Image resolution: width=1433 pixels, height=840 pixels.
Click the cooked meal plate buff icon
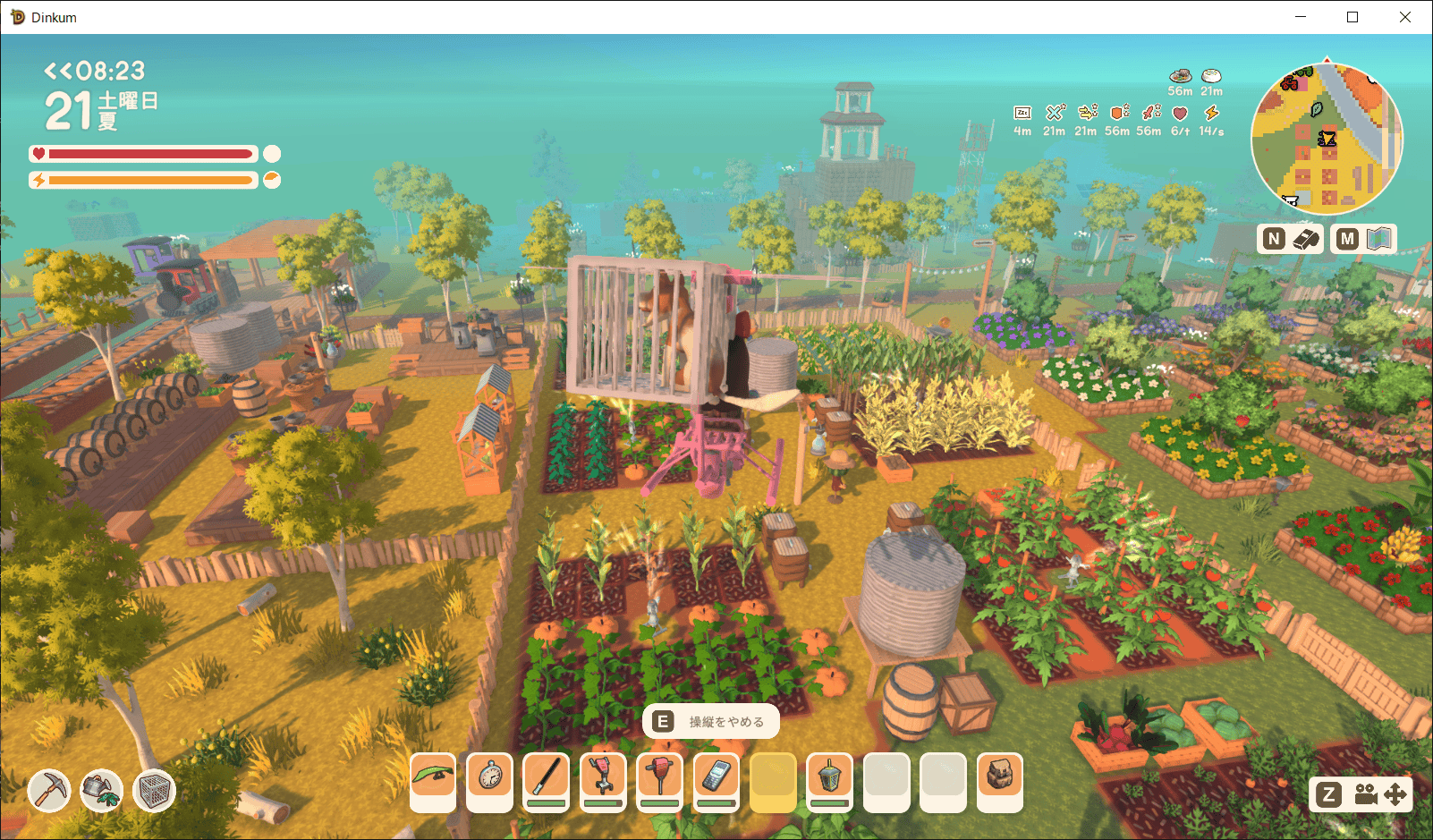(x=1180, y=76)
